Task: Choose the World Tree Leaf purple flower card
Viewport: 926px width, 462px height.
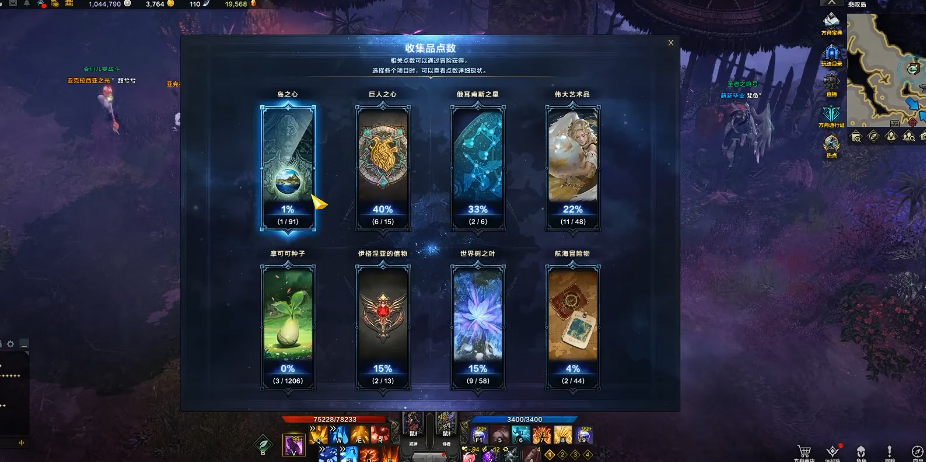Action: pyautogui.click(x=477, y=322)
